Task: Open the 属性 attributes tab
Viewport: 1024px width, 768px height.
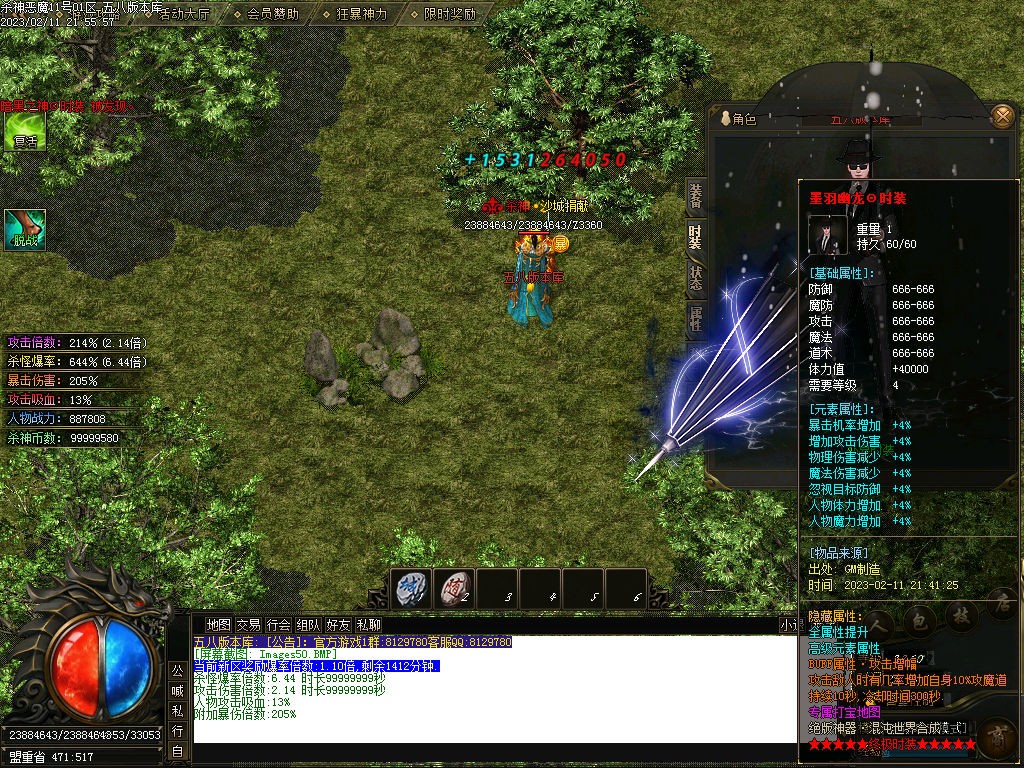Action: [x=695, y=319]
